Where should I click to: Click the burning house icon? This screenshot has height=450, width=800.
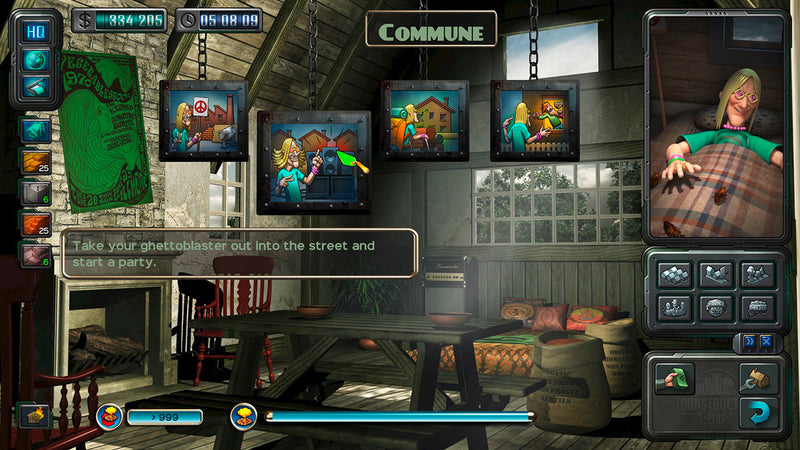tap(33, 415)
